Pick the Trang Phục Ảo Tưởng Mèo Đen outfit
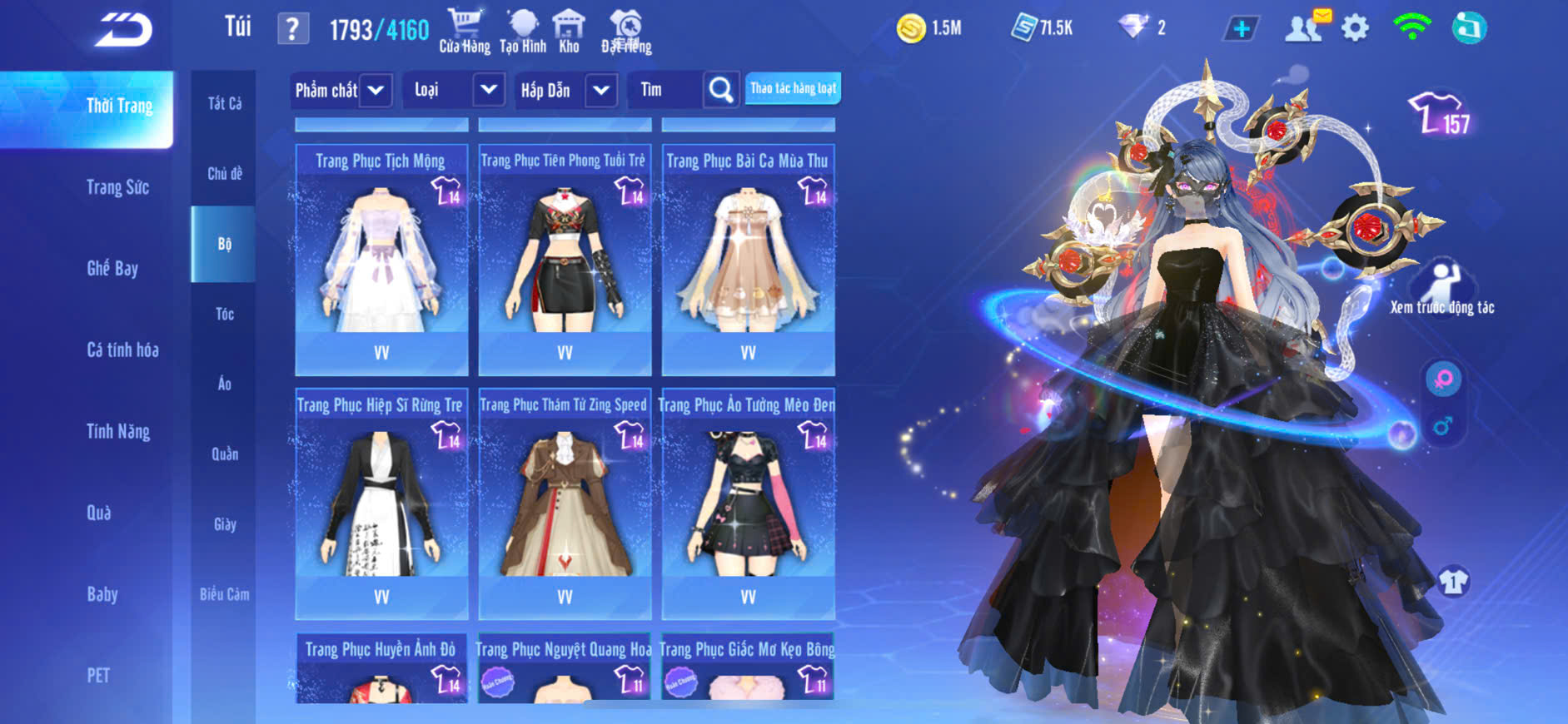 (x=748, y=503)
